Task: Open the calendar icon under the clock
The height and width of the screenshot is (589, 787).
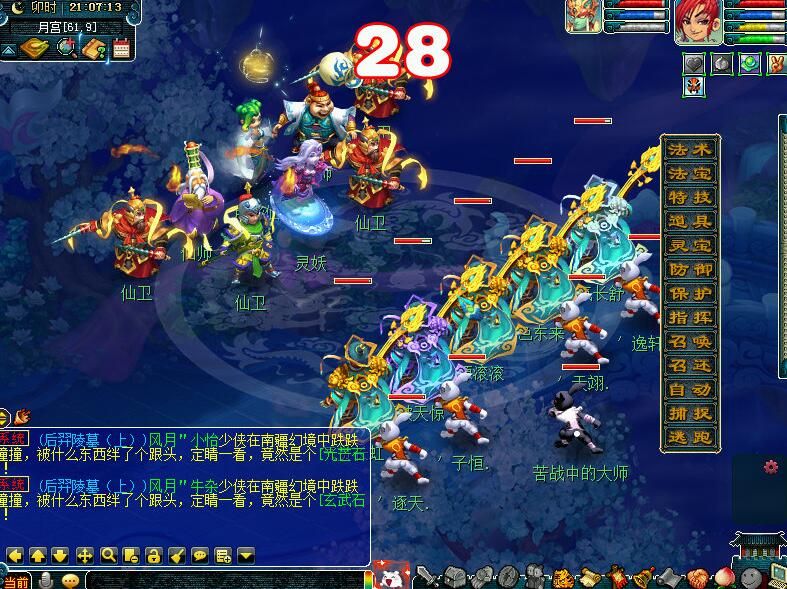Action: click(122, 48)
